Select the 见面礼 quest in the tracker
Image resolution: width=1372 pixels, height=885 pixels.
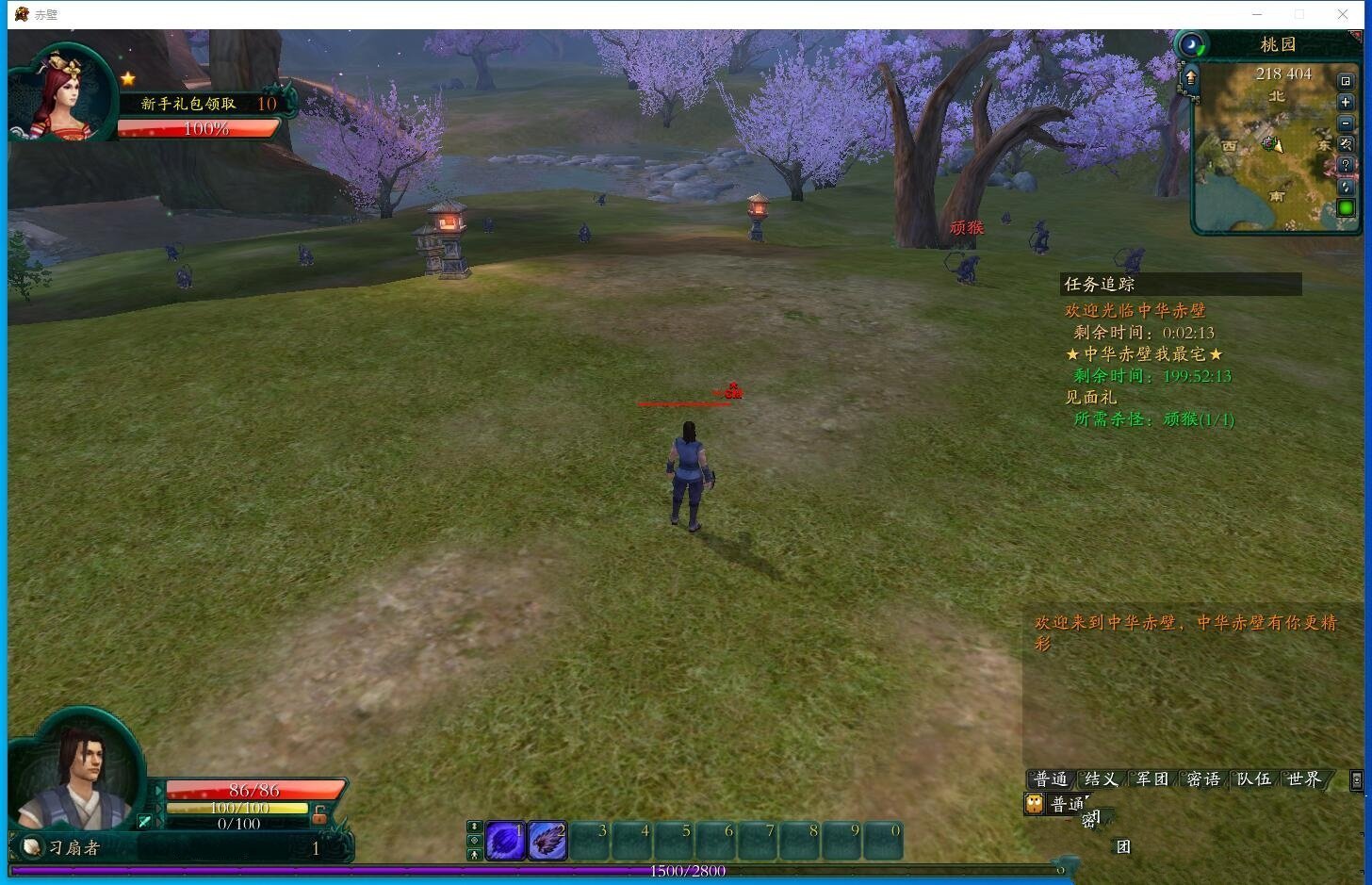[x=1090, y=398]
